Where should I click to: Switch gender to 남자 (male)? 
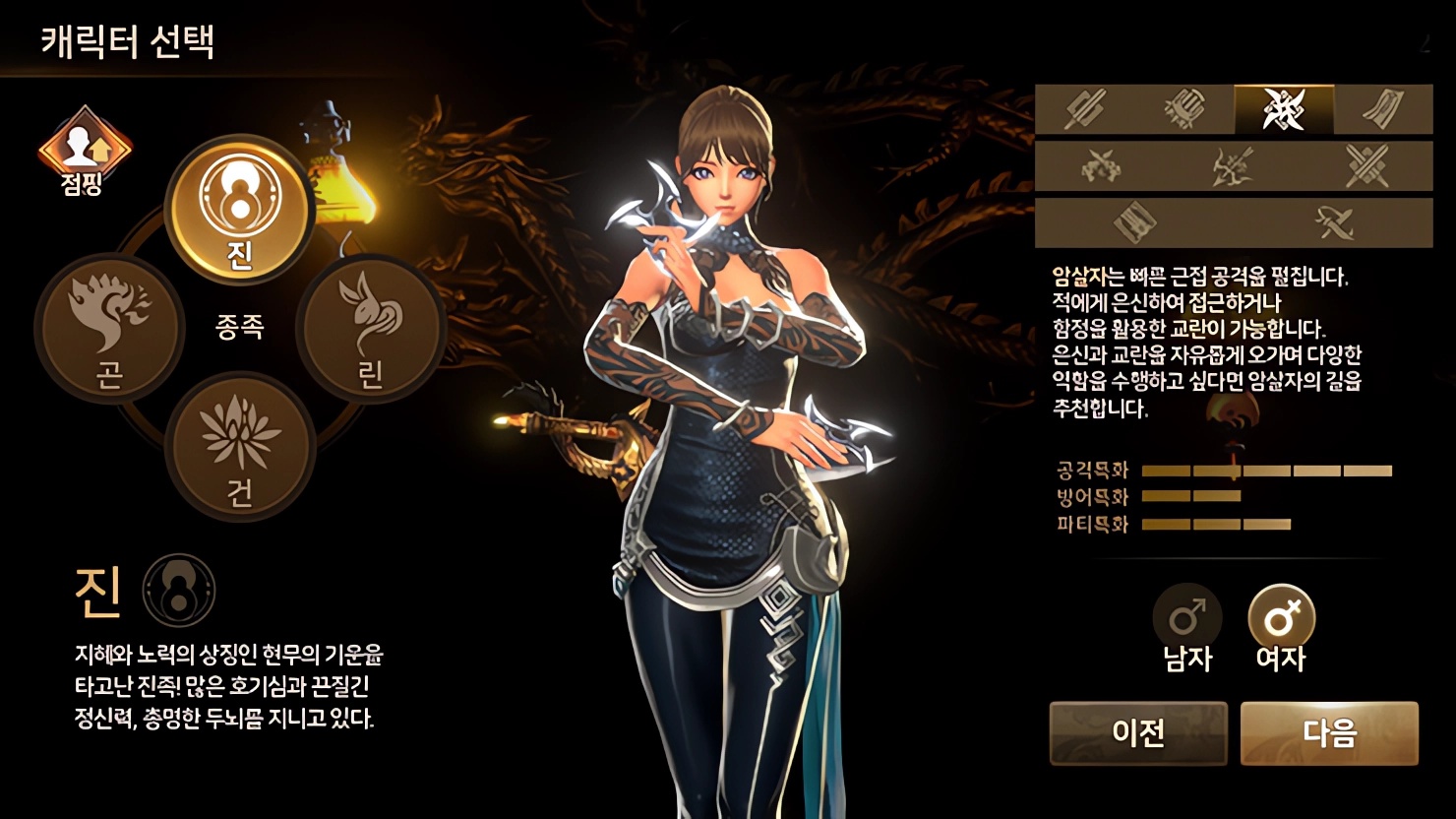click(x=1186, y=628)
